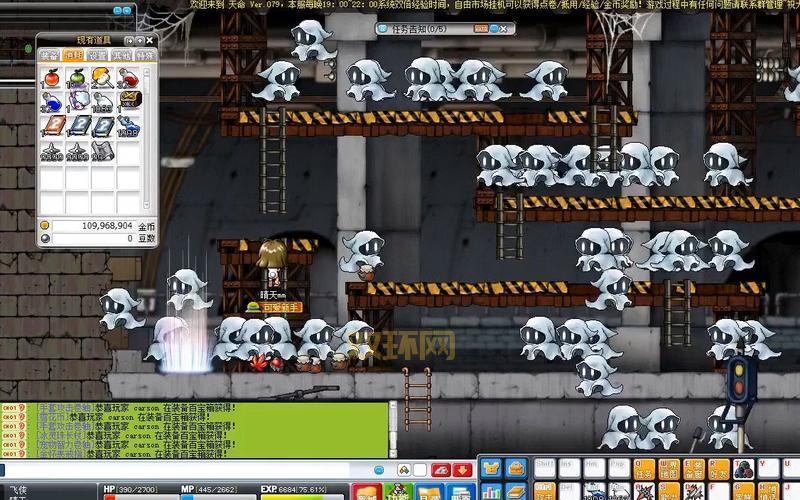Activate the dark orb skill quickslot
Viewport: 800px width, 500px height.
744,469
